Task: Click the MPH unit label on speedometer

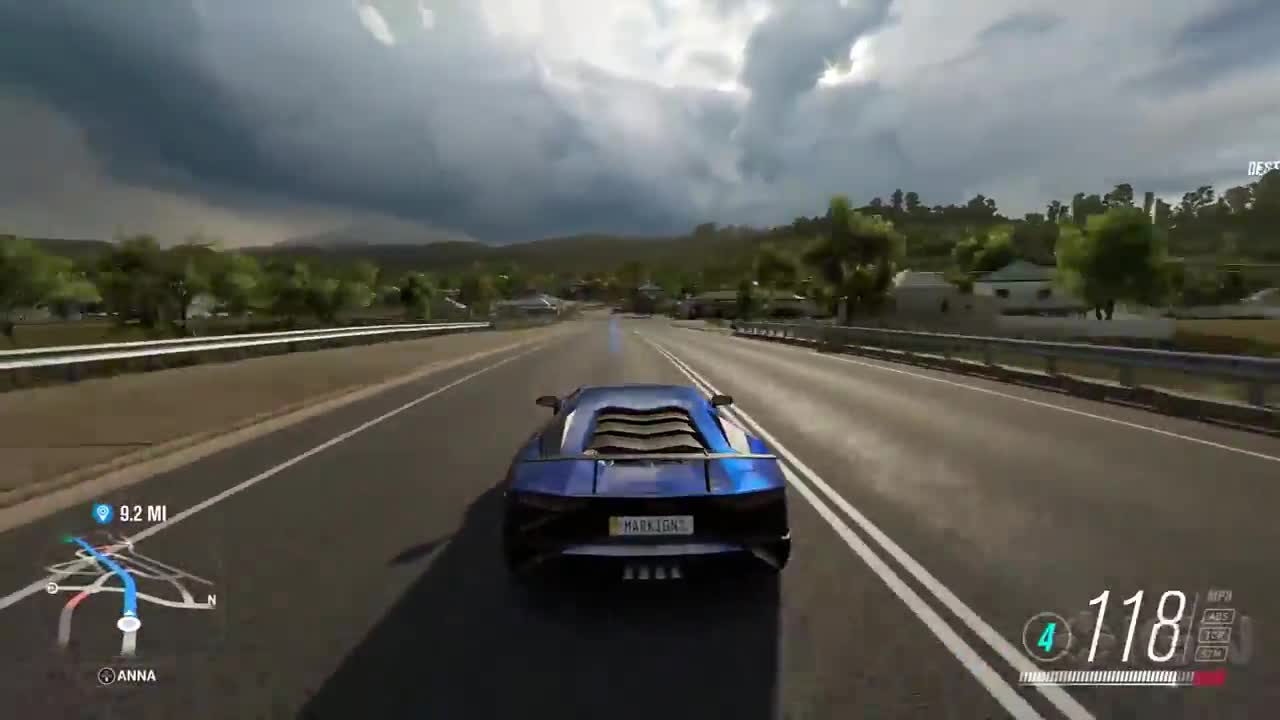Action: tap(1219, 594)
